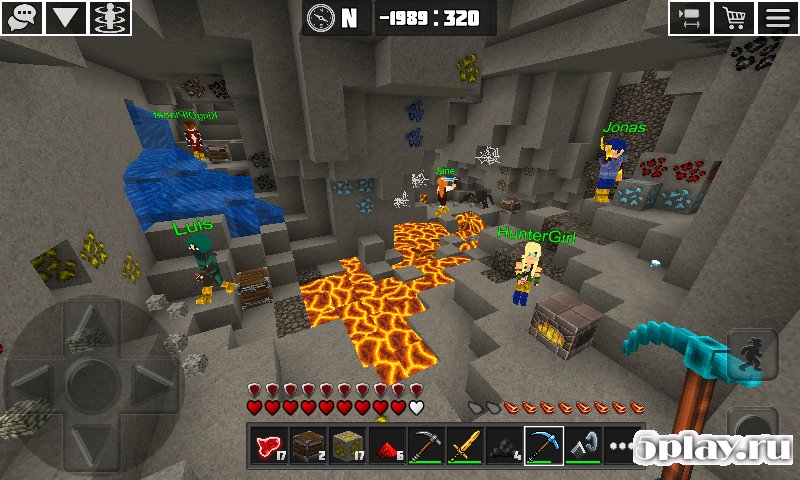The image size is (800, 480).
Task: Open the hamburger main menu
Action: click(x=778, y=17)
